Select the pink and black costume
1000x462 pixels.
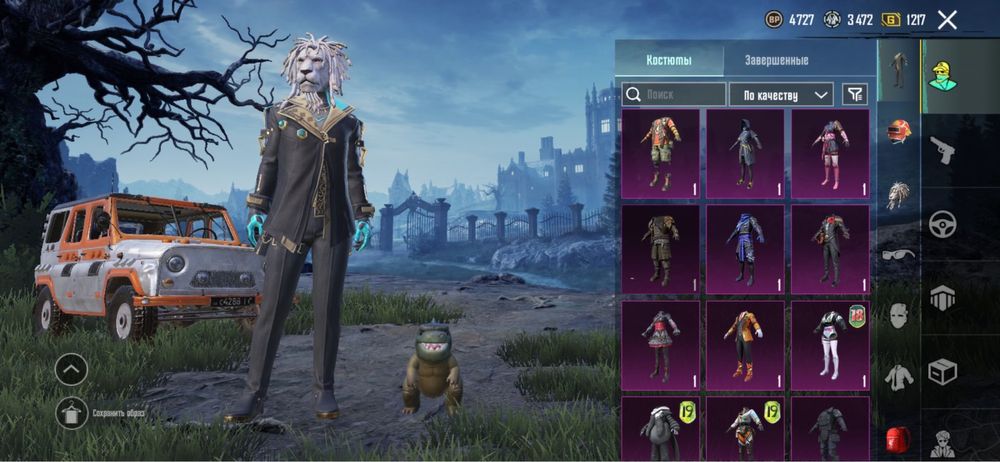830,153
